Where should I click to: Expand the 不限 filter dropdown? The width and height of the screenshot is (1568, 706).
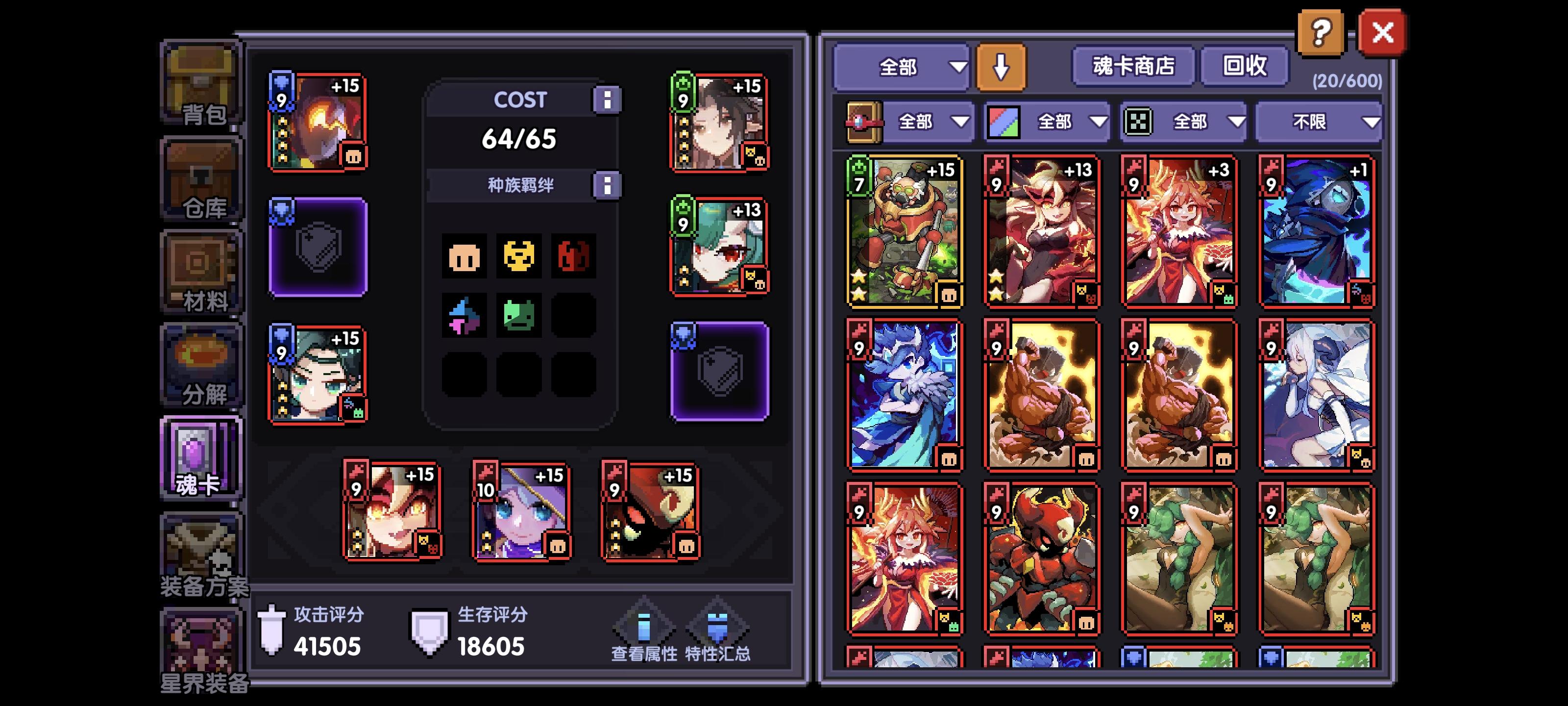coord(1318,122)
